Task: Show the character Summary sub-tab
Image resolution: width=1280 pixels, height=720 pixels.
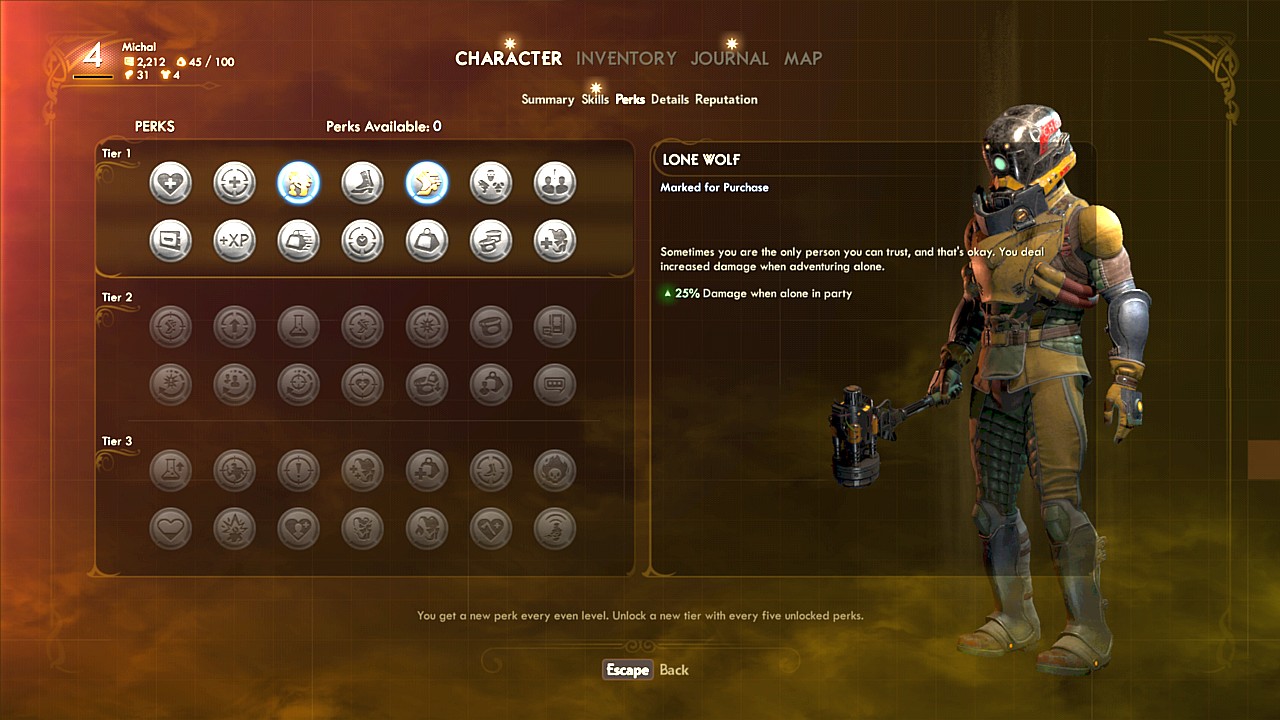Action: [547, 100]
